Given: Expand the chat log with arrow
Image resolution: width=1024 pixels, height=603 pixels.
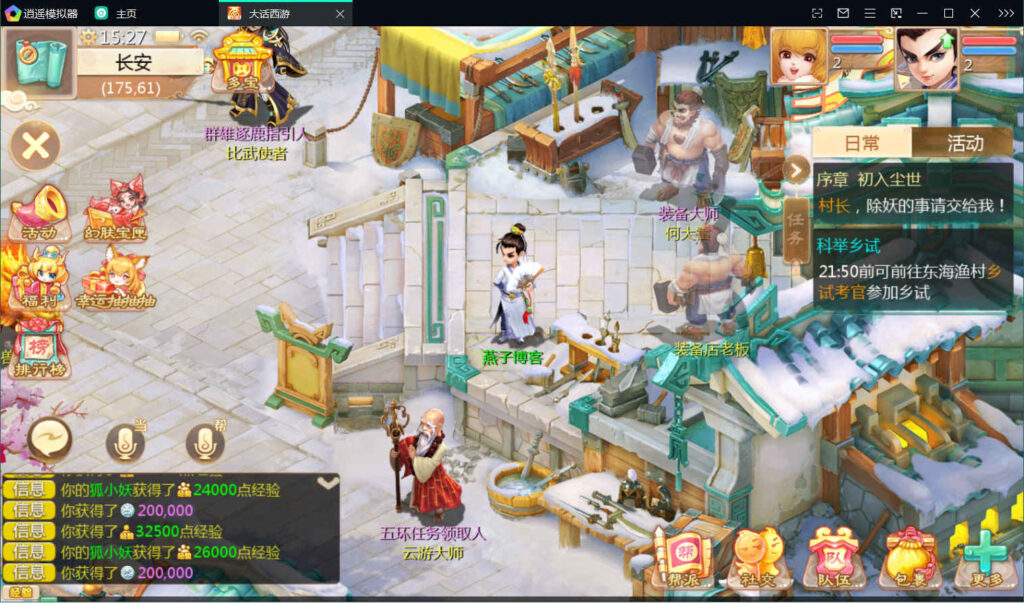Looking at the screenshot, I should (x=326, y=482).
